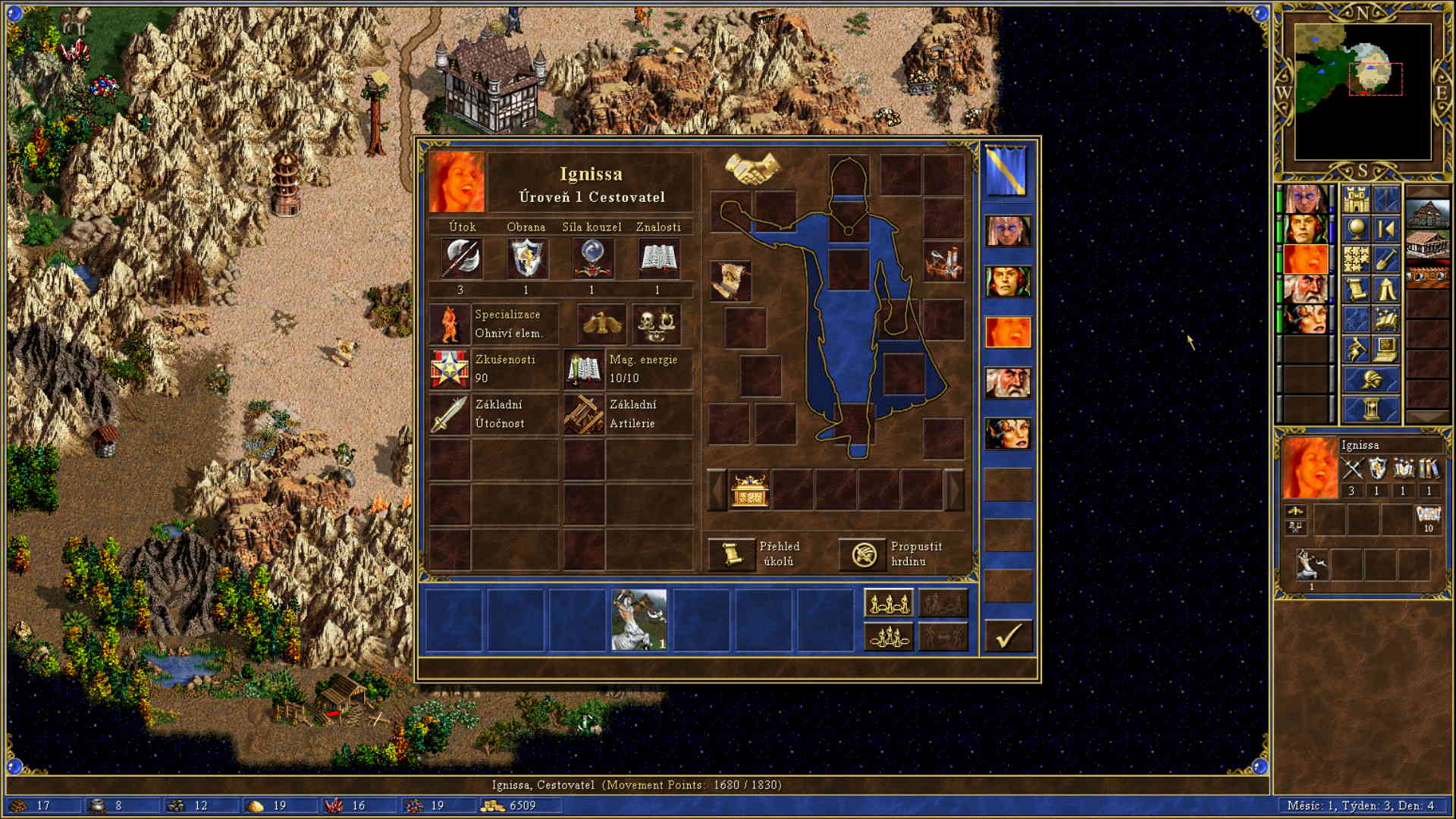Select the ballista war machine slot
The width and height of the screenshot is (1456, 819).
(x=943, y=262)
